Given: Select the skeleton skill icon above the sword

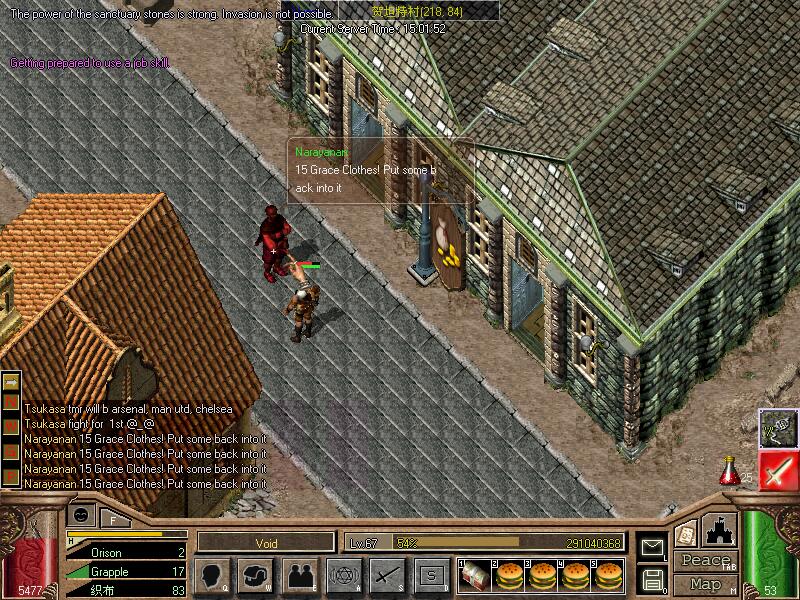Looking at the screenshot, I should pyautogui.click(x=777, y=427).
